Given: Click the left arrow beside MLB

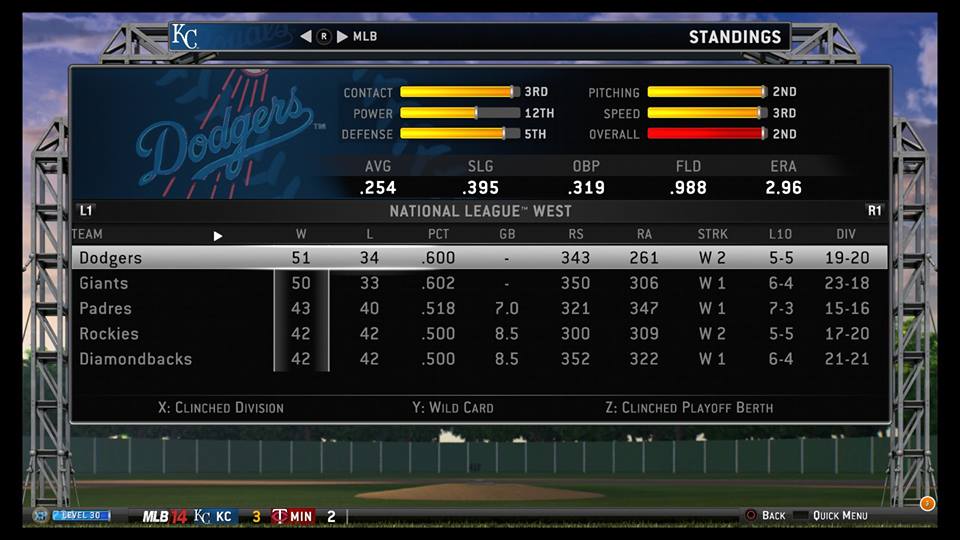Looking at the screenshot, I should tap(306, 37).
